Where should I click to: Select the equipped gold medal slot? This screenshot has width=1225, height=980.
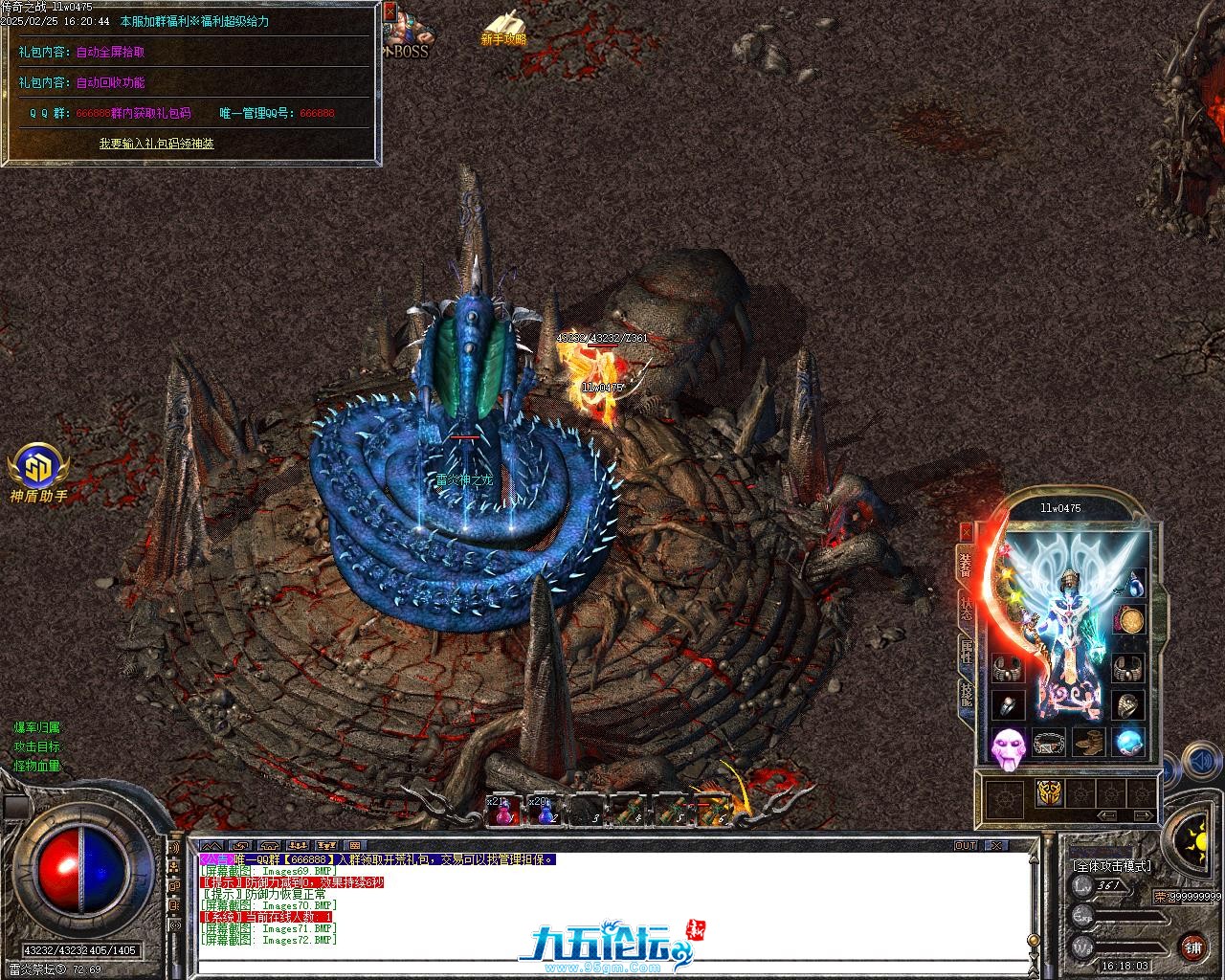pos(1130,621)
